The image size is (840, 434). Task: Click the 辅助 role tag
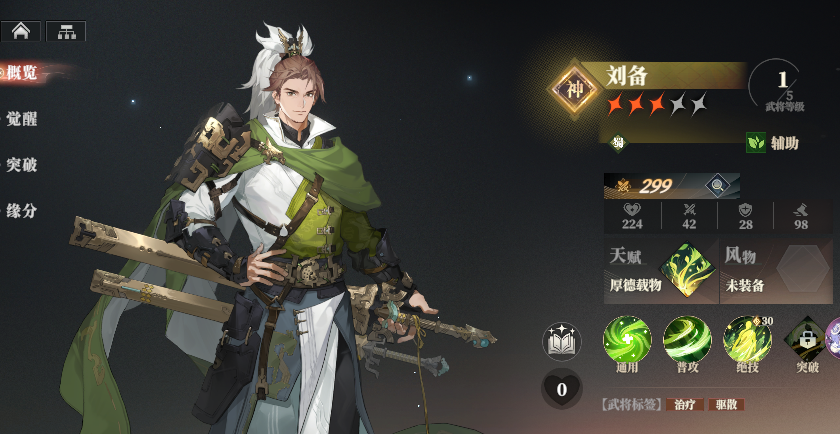pos(773,143)
